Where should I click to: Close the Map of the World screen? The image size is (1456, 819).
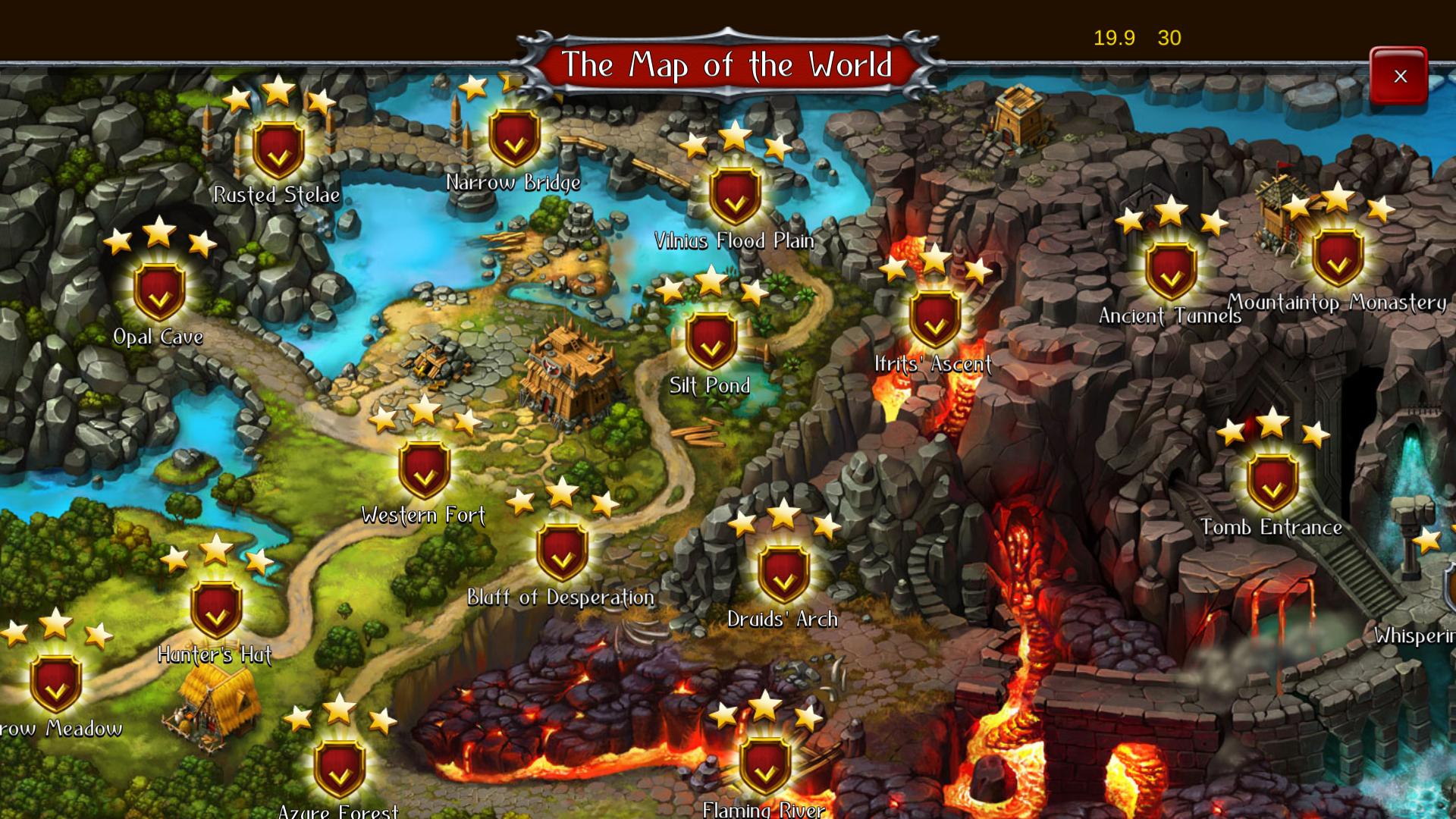pyautogui.click(x=1399, y=76)
